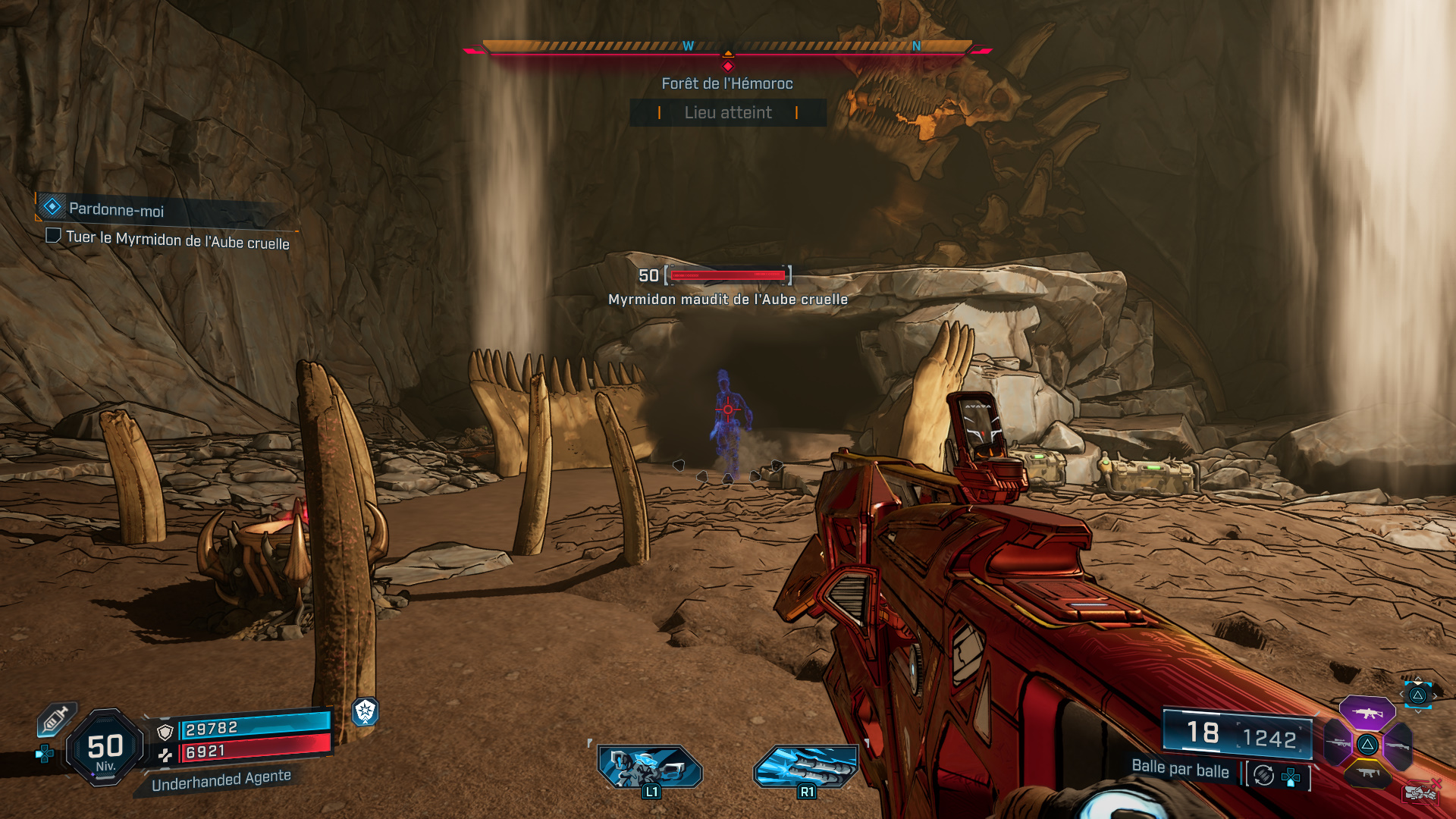Click the Lieu atteint banner

728,113
